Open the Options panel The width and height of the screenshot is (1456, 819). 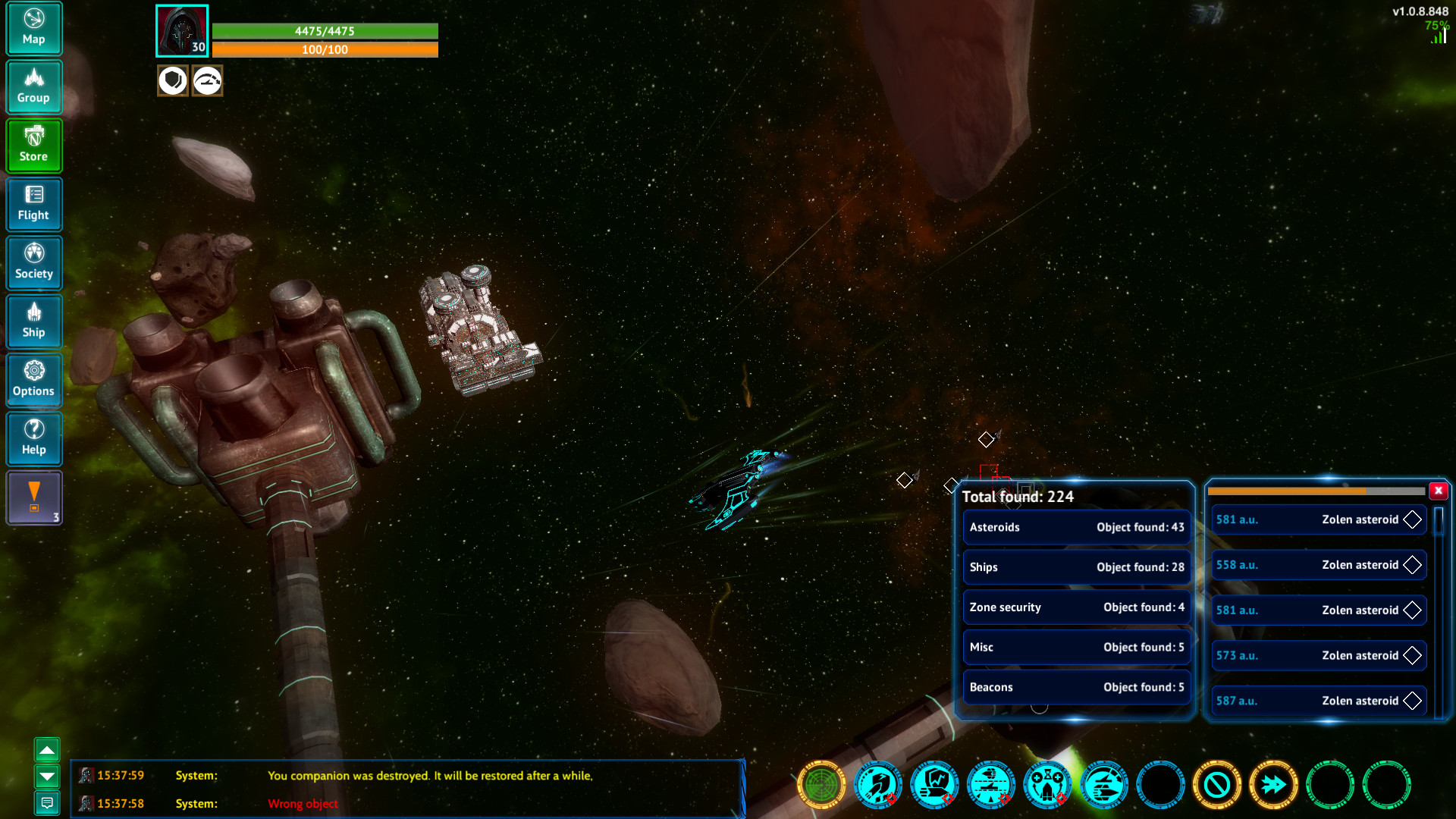[x=34, y=380]
